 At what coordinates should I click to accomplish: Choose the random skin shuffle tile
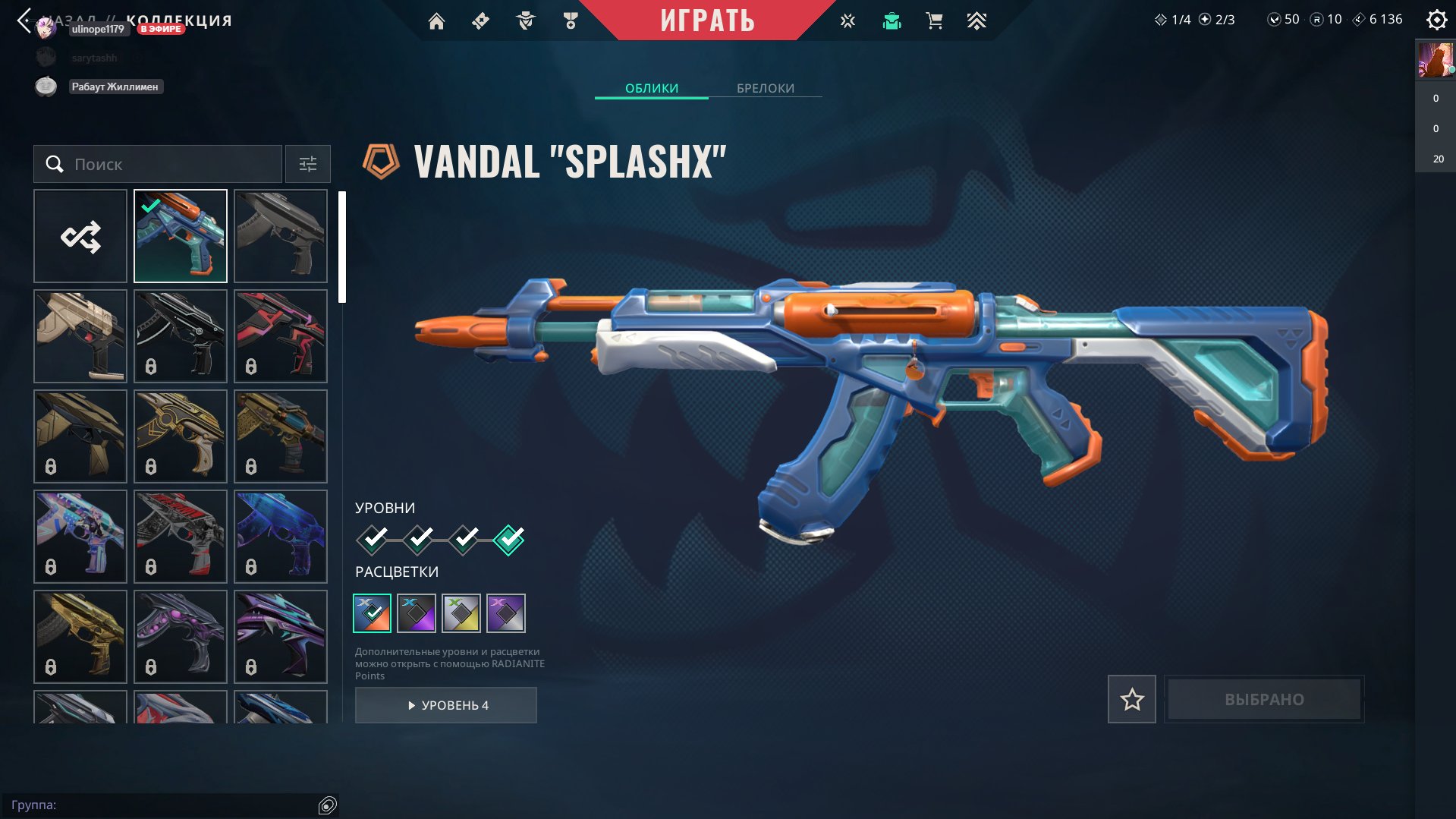[80, 236]
